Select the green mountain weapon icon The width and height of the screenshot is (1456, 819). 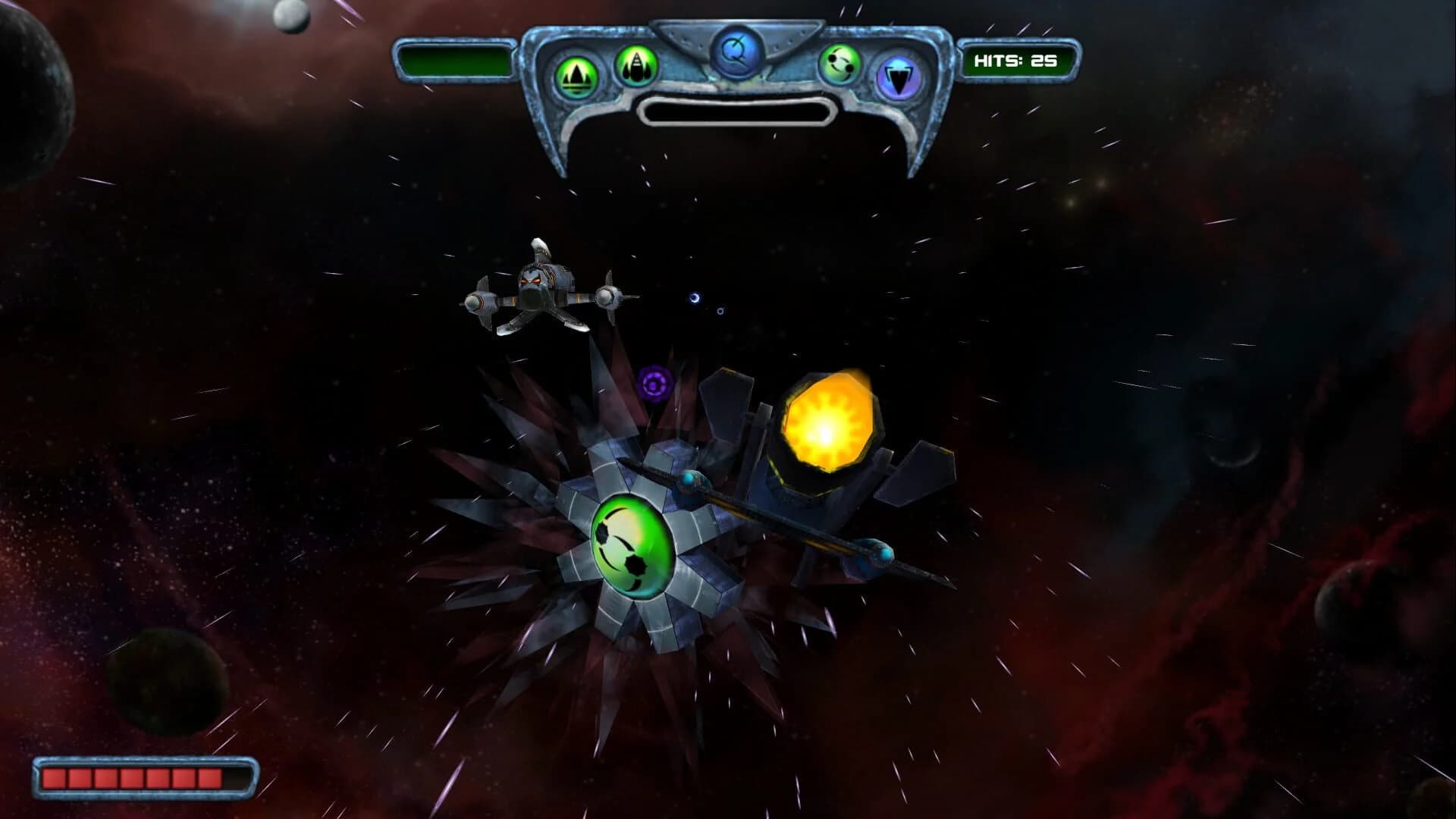(x=576, y=71)
